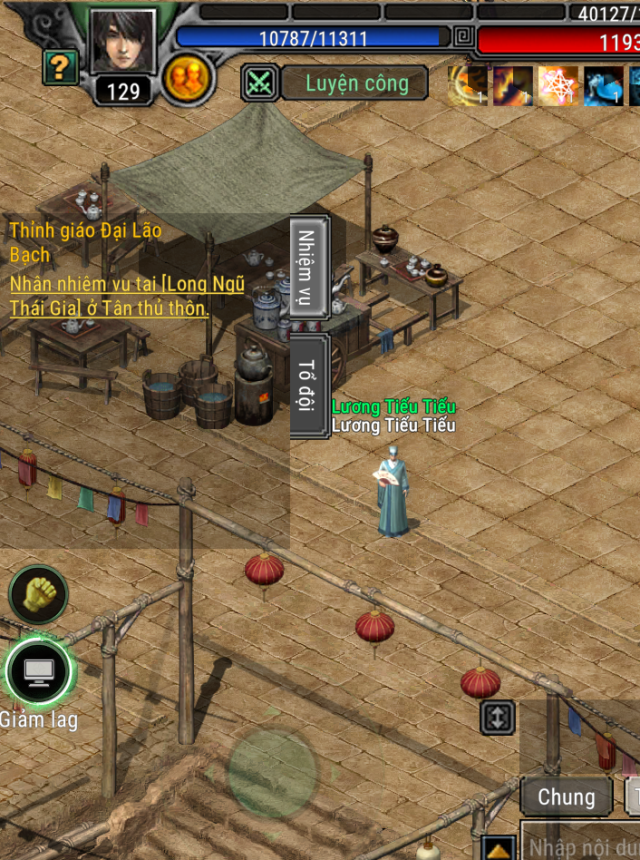This screenshot has height=860, width=640.
Task: Open the orange team members icon
Action: click(184, 78)
